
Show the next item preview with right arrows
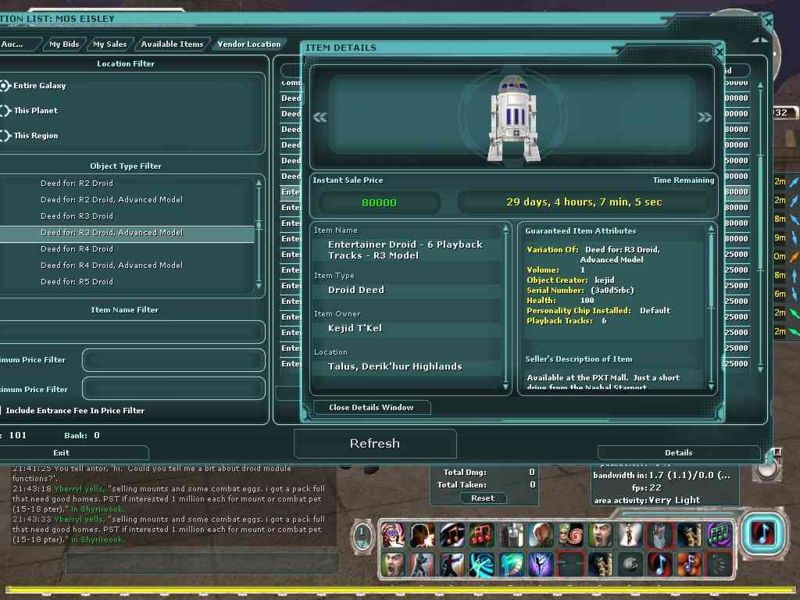pyautogui.click(x=704, y=117)
